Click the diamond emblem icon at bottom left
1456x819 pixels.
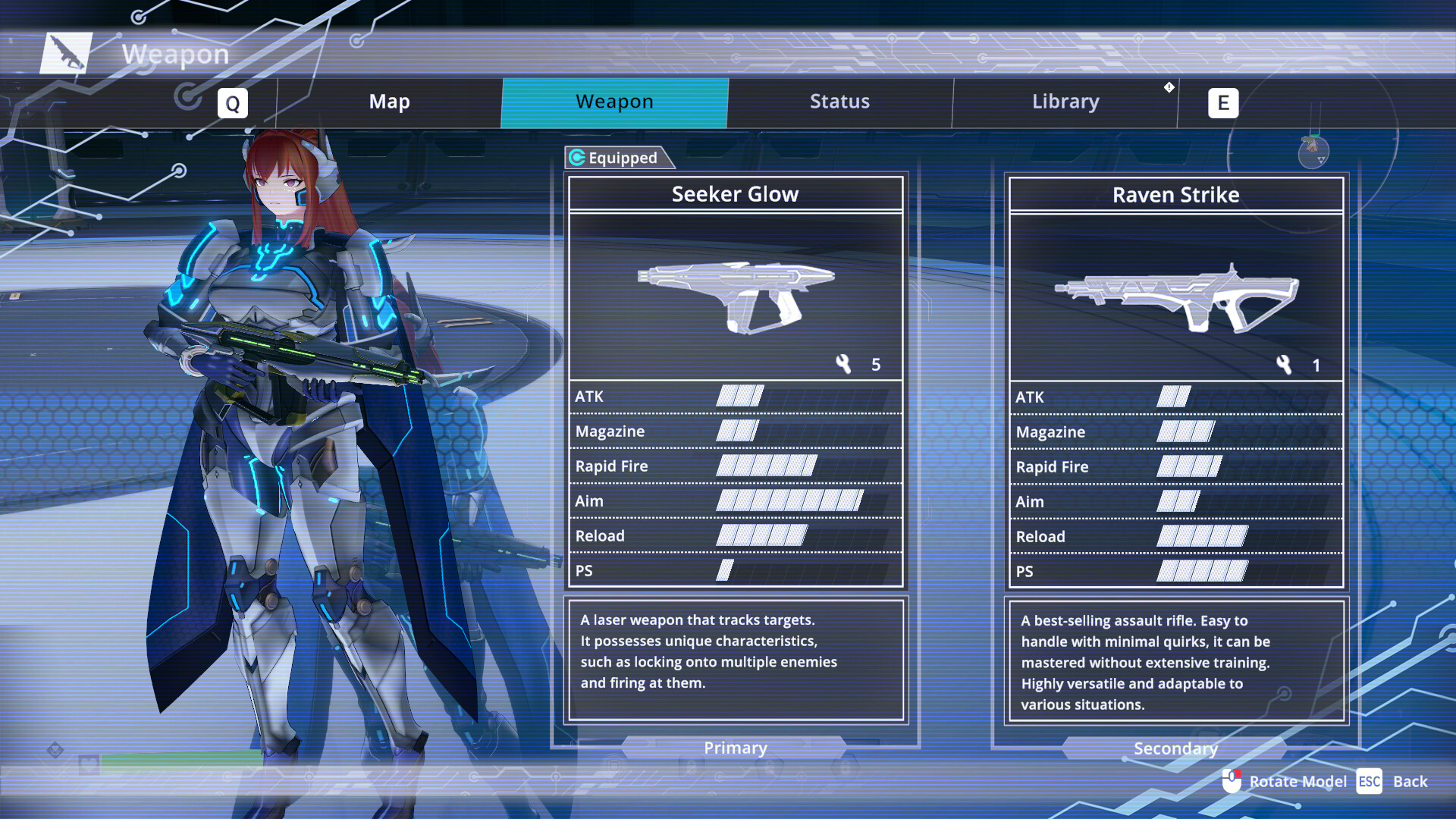[55, 748]
